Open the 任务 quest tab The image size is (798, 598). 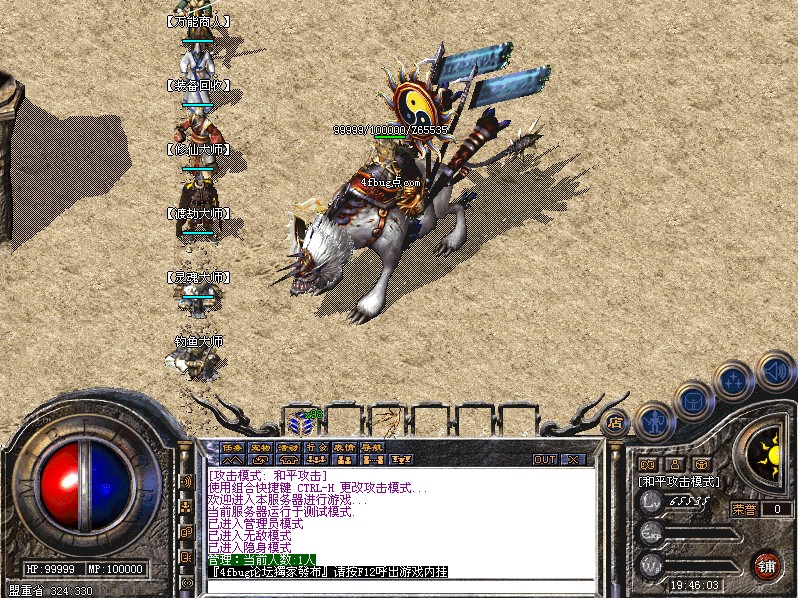pyautogui.click(x=232, y=448)
